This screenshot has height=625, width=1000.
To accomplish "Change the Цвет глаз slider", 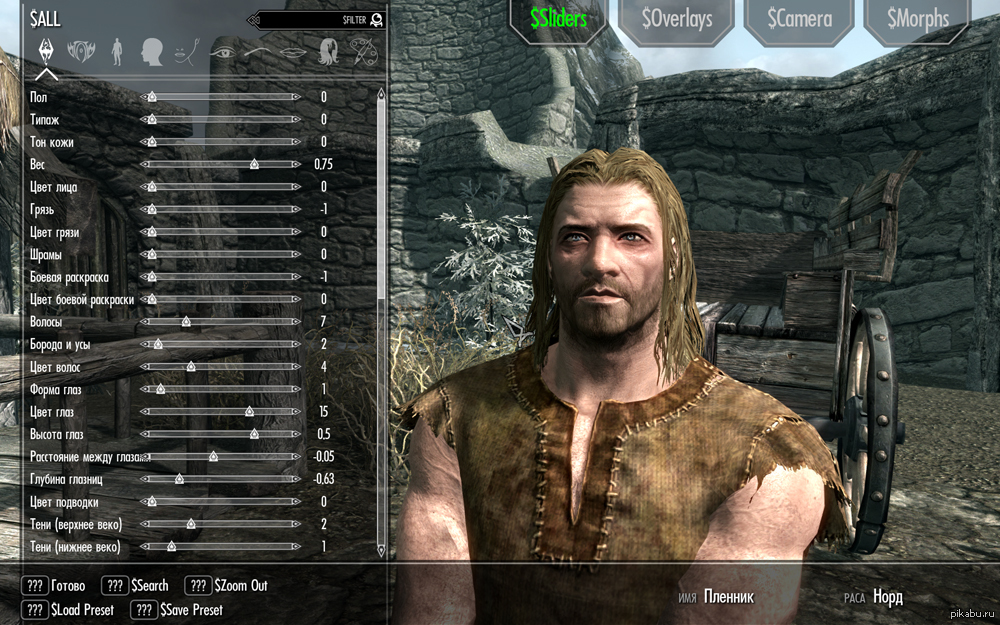I will [221, 411].
